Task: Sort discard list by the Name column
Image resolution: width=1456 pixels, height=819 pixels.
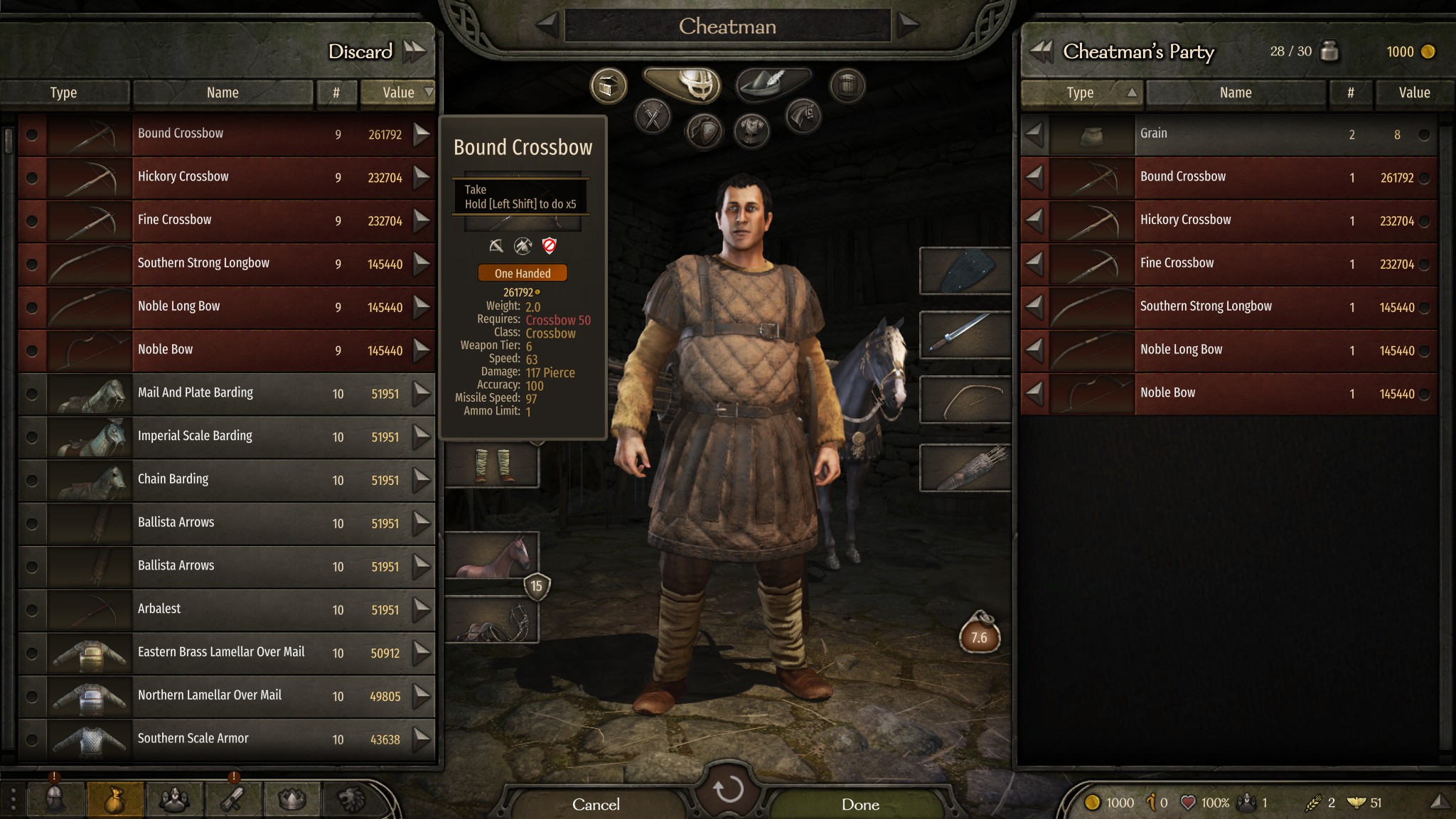Action: click(x=222, y=92)
